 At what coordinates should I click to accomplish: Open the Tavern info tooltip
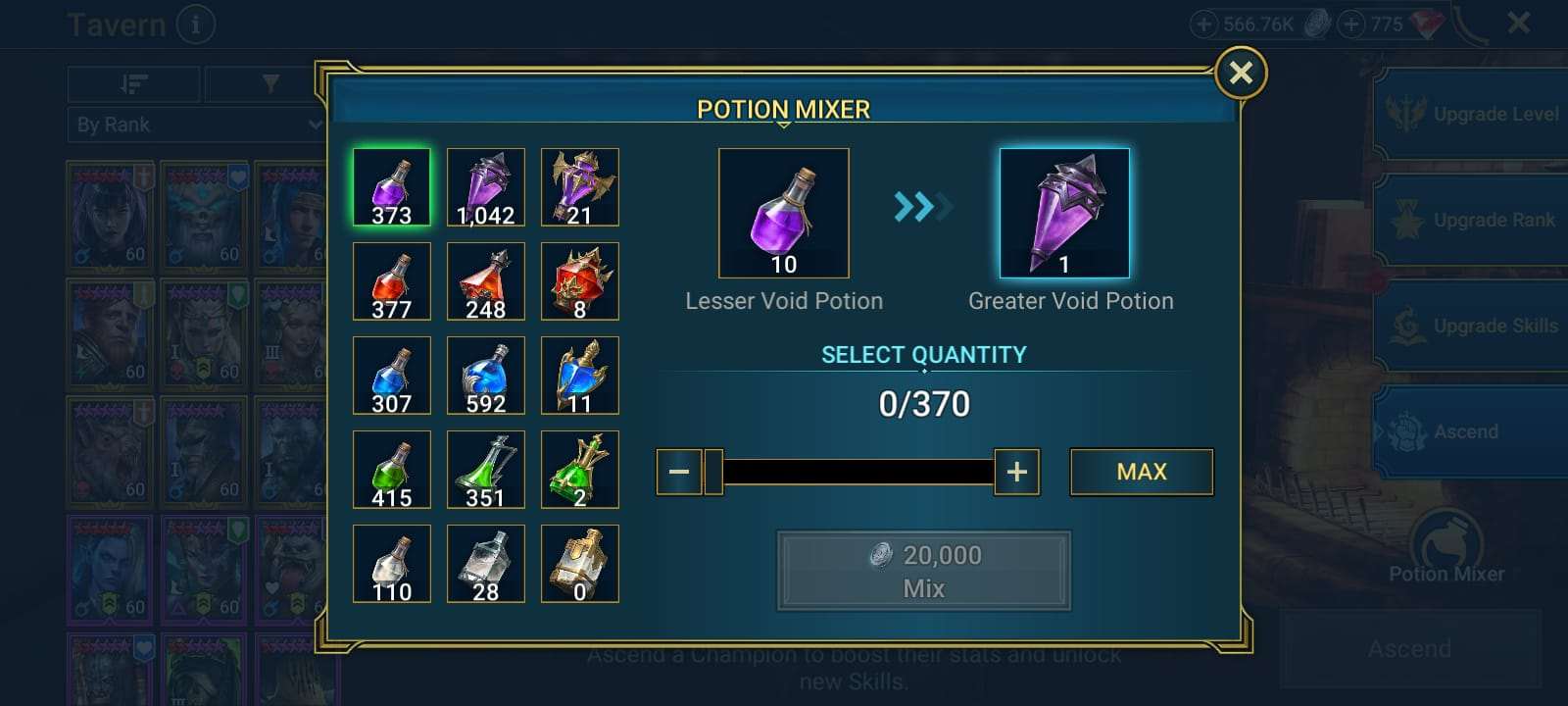(x=195, y=25)
